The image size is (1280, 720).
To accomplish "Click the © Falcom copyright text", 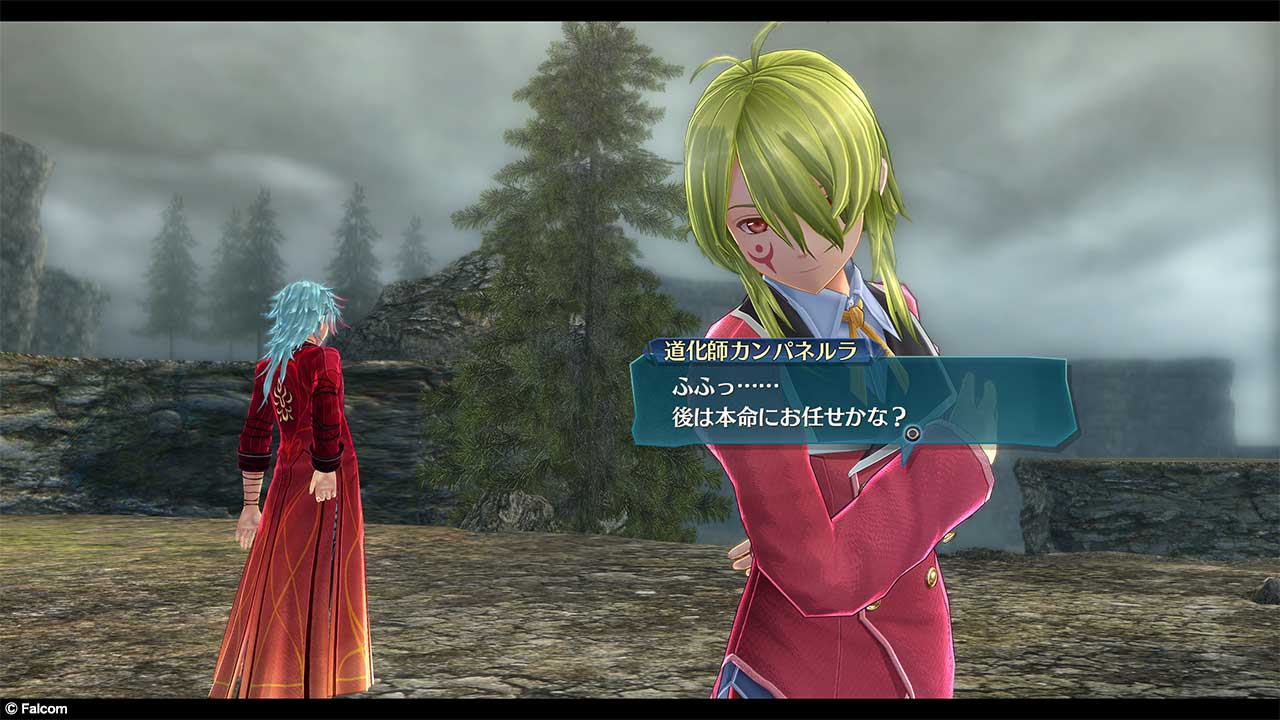I will point(34,707).
